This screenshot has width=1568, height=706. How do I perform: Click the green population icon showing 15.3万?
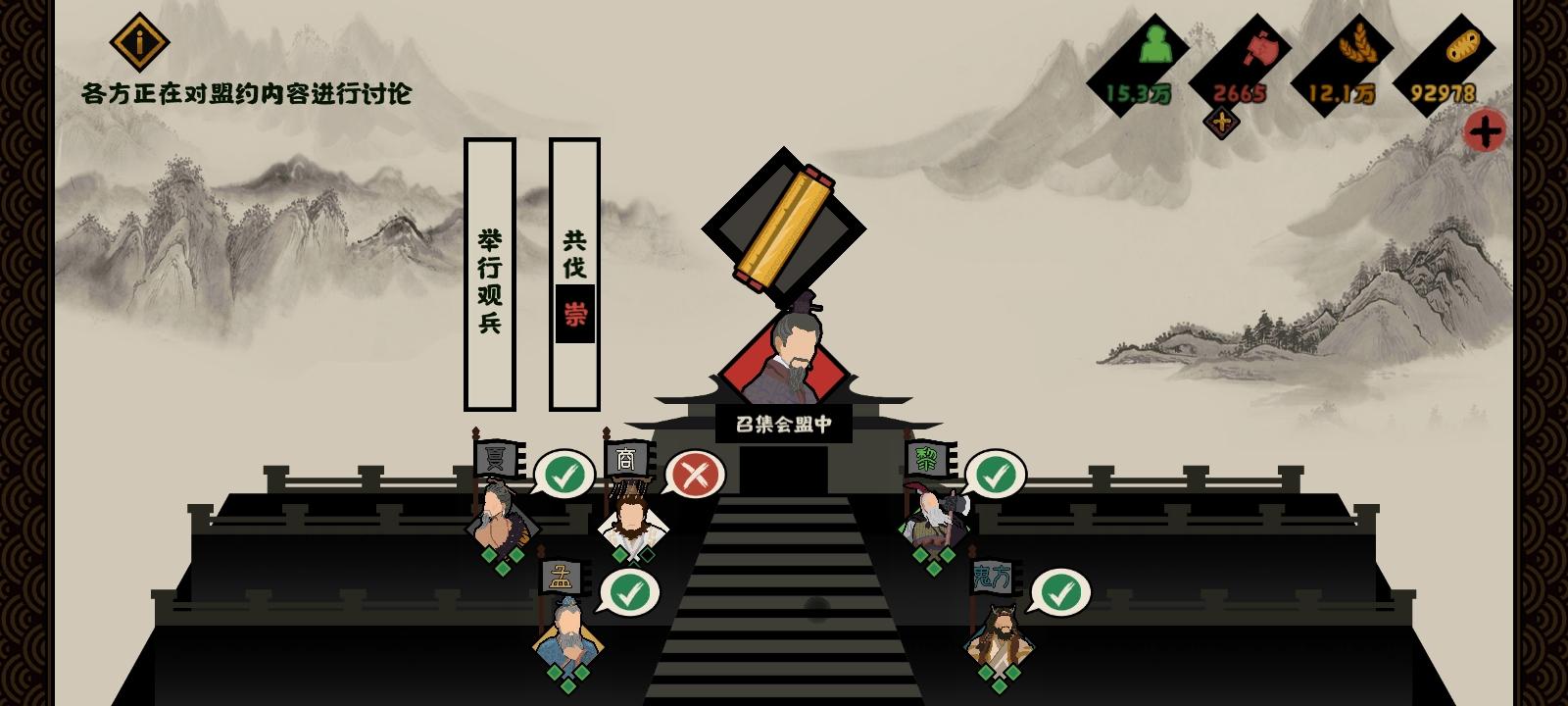click(1154, 44)
